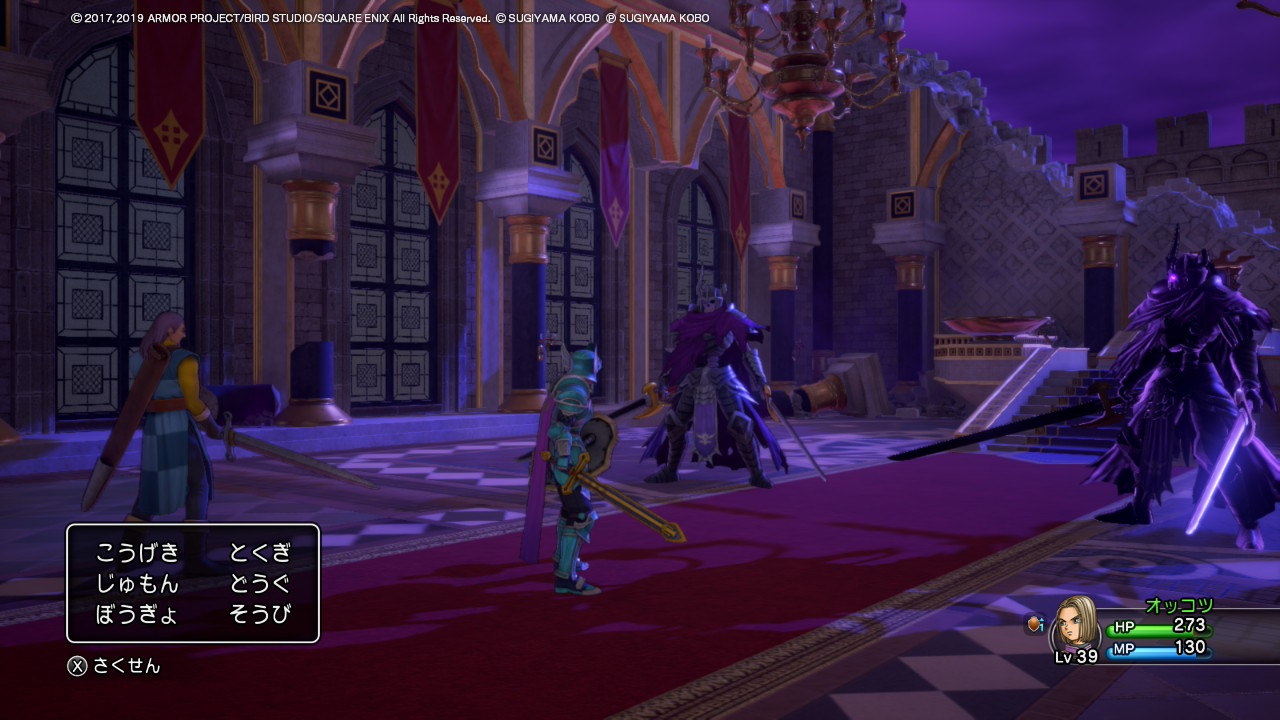Open どうぐ (Items) menu
1280x720 pixels.
pyautogui.click(x=260, y=583)
